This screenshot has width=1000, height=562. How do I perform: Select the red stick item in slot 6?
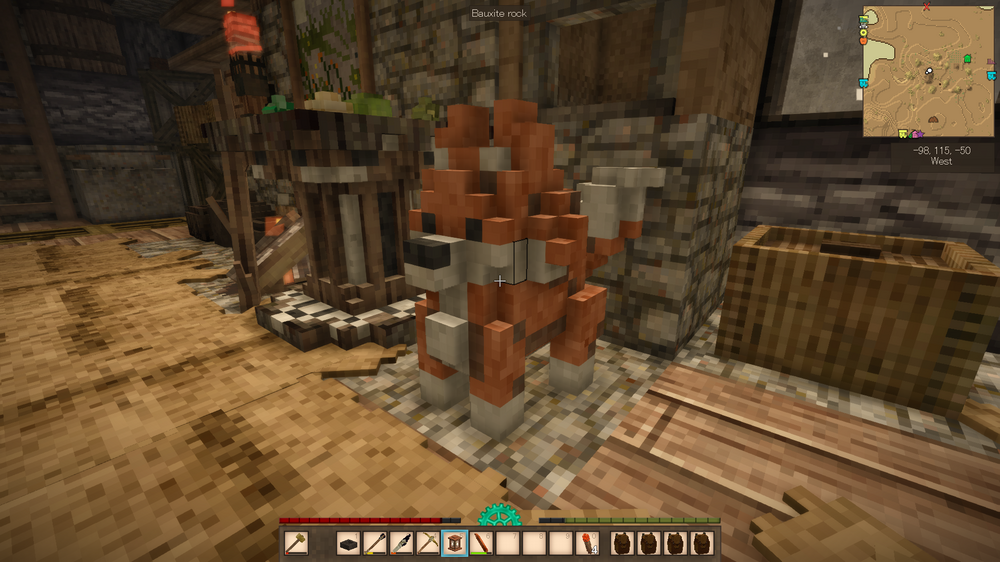click(x=481, y=543)
